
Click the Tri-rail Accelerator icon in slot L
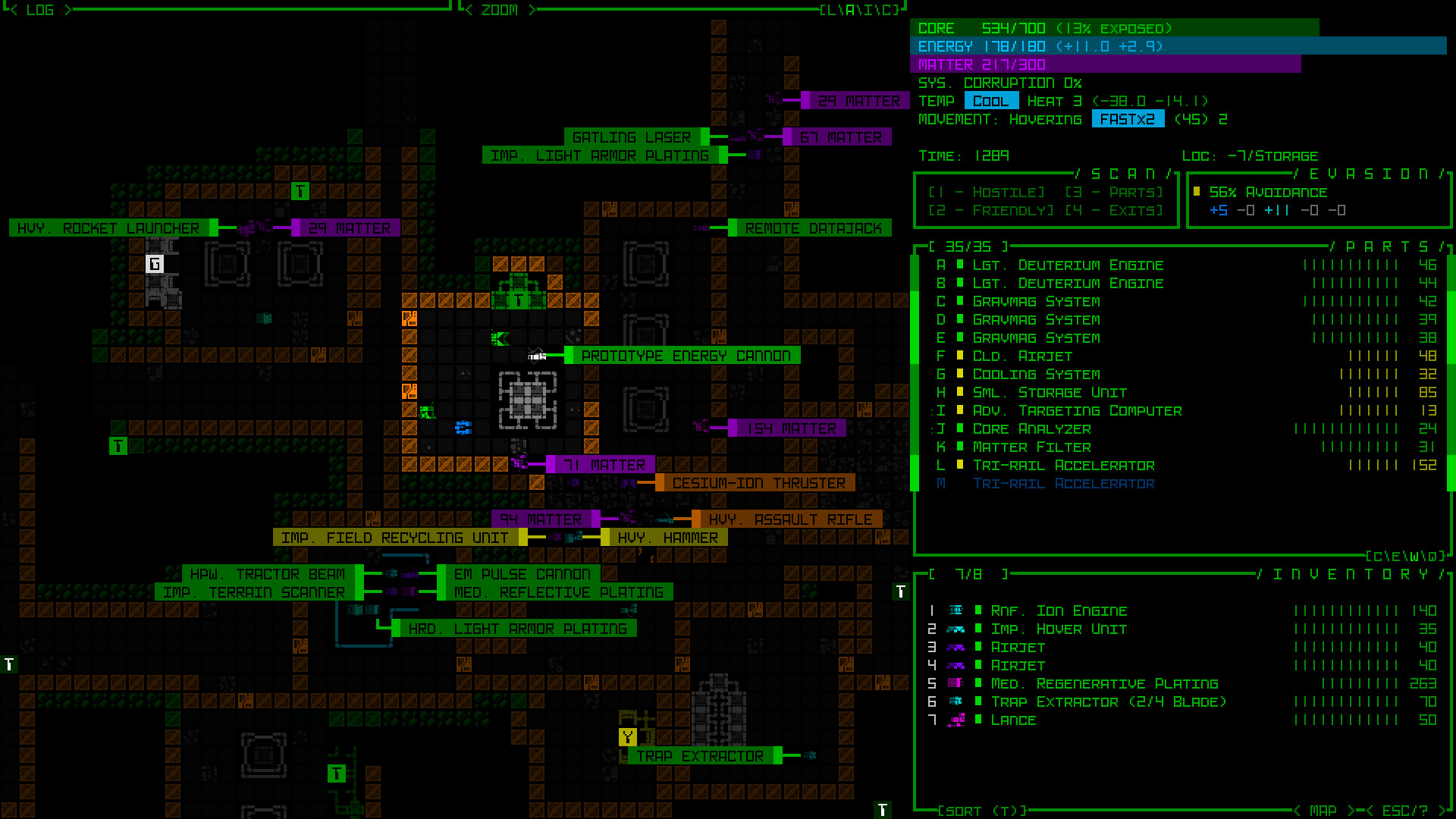point(959,465)
